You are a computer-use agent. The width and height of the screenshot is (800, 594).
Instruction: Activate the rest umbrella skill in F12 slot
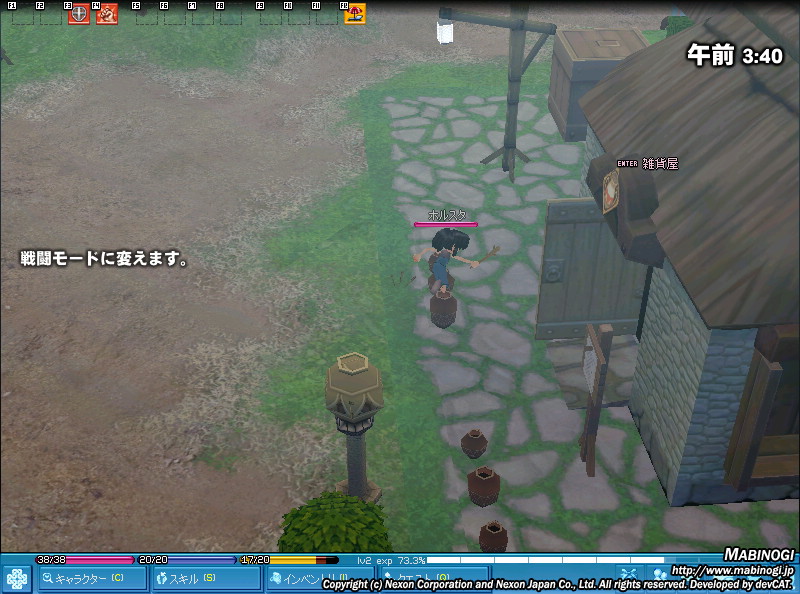click(354, 14)
